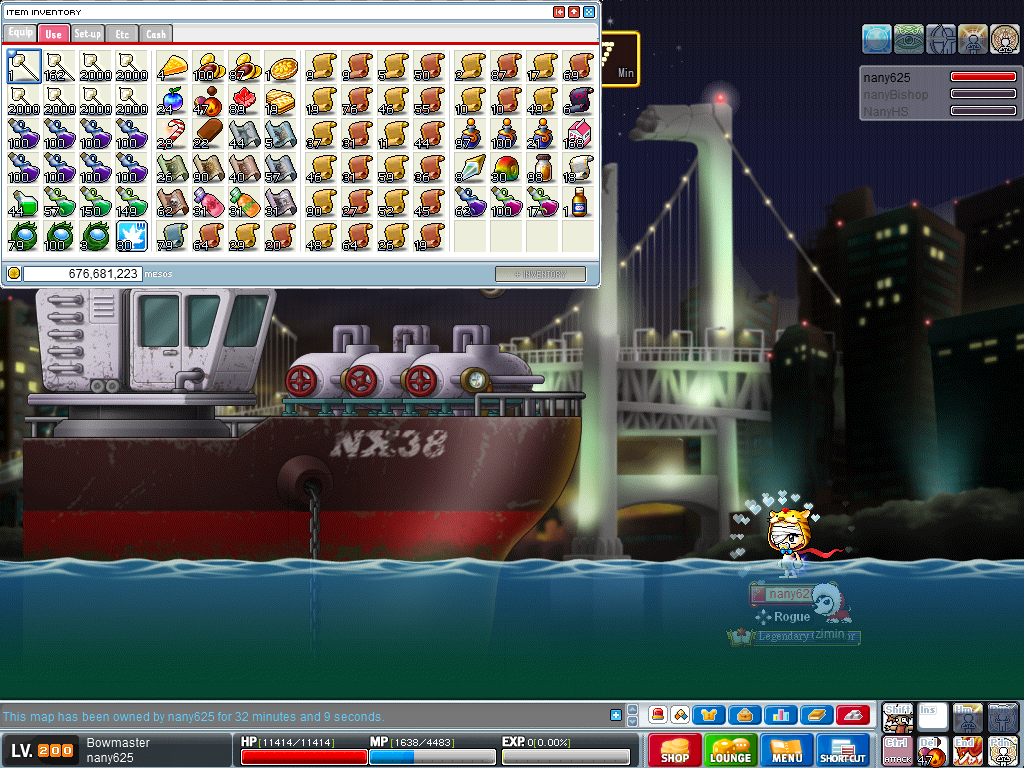Select the Etc inventory tab

(x=122, y=34)
